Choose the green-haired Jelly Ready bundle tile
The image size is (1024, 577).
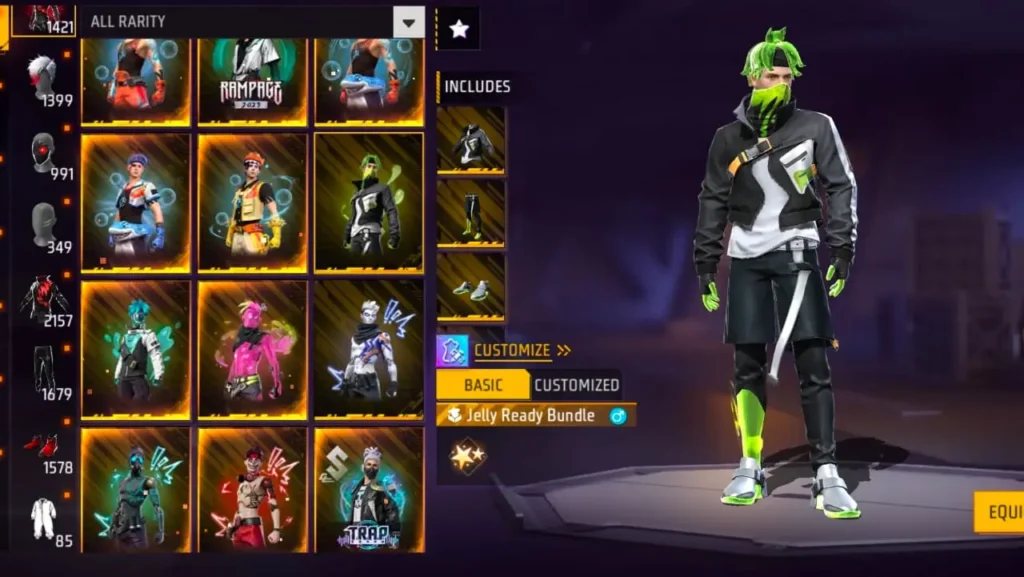(x=369, y=202)
